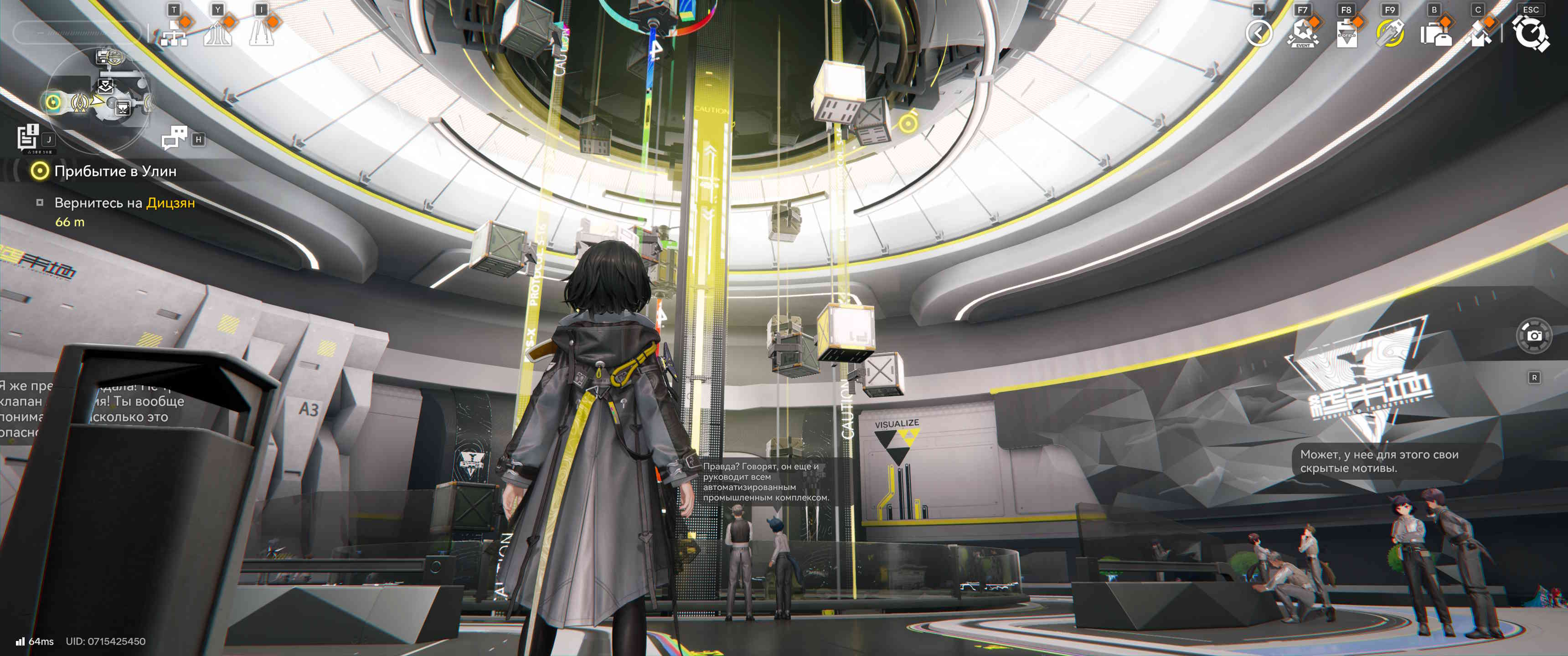Screen dimensions: 1568x656
Task: Collapse the top bar with the arrow button
Action: click(x=1258, y=33)
